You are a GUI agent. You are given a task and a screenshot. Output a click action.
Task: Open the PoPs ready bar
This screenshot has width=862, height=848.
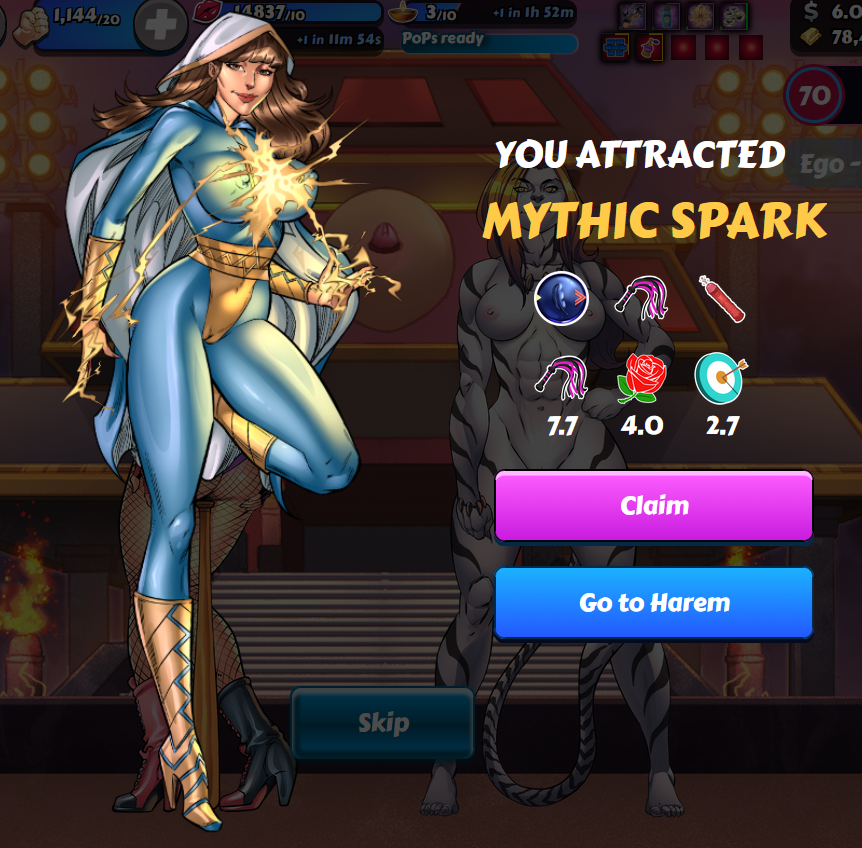(489, 41)
